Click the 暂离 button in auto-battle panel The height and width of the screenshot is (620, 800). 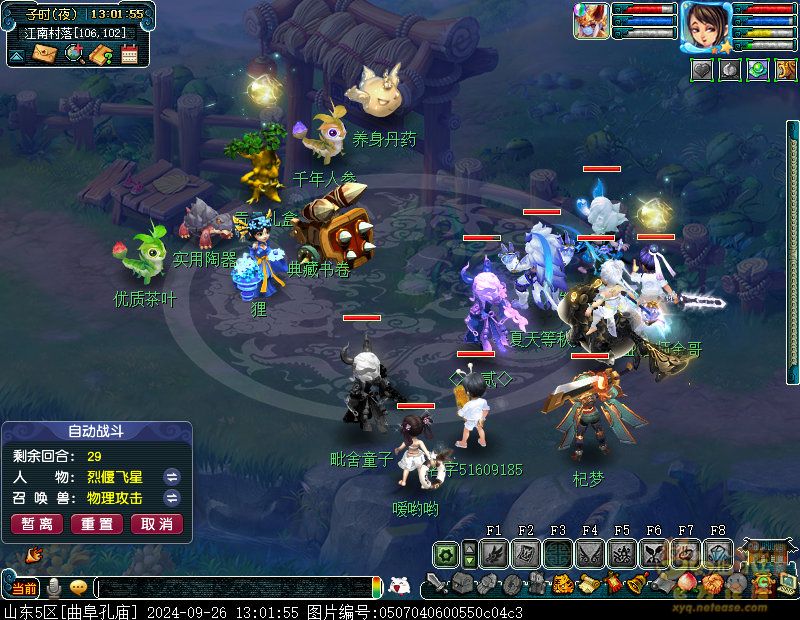click(37, 524)
